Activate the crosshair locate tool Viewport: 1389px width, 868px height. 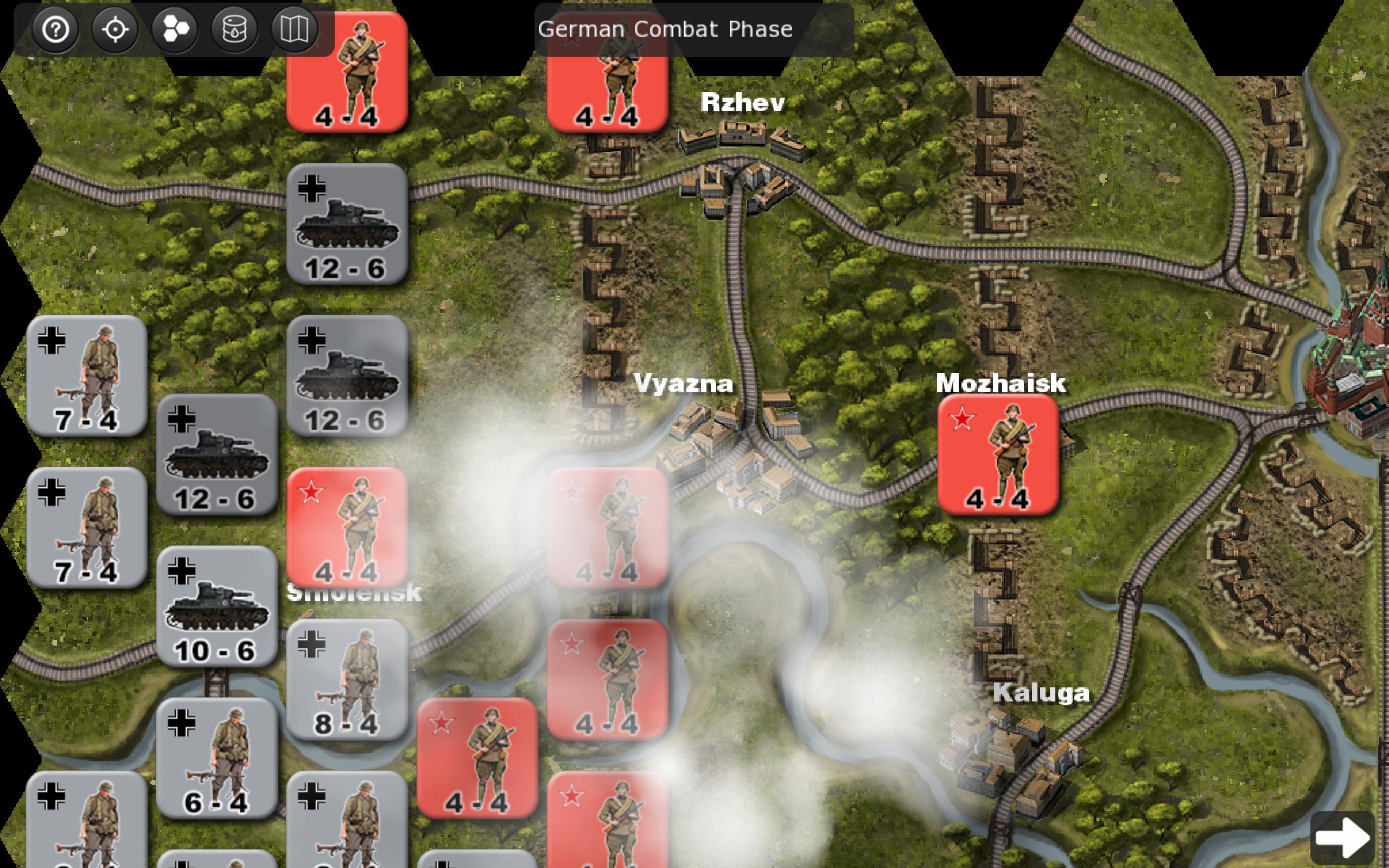tap(115, 30)
